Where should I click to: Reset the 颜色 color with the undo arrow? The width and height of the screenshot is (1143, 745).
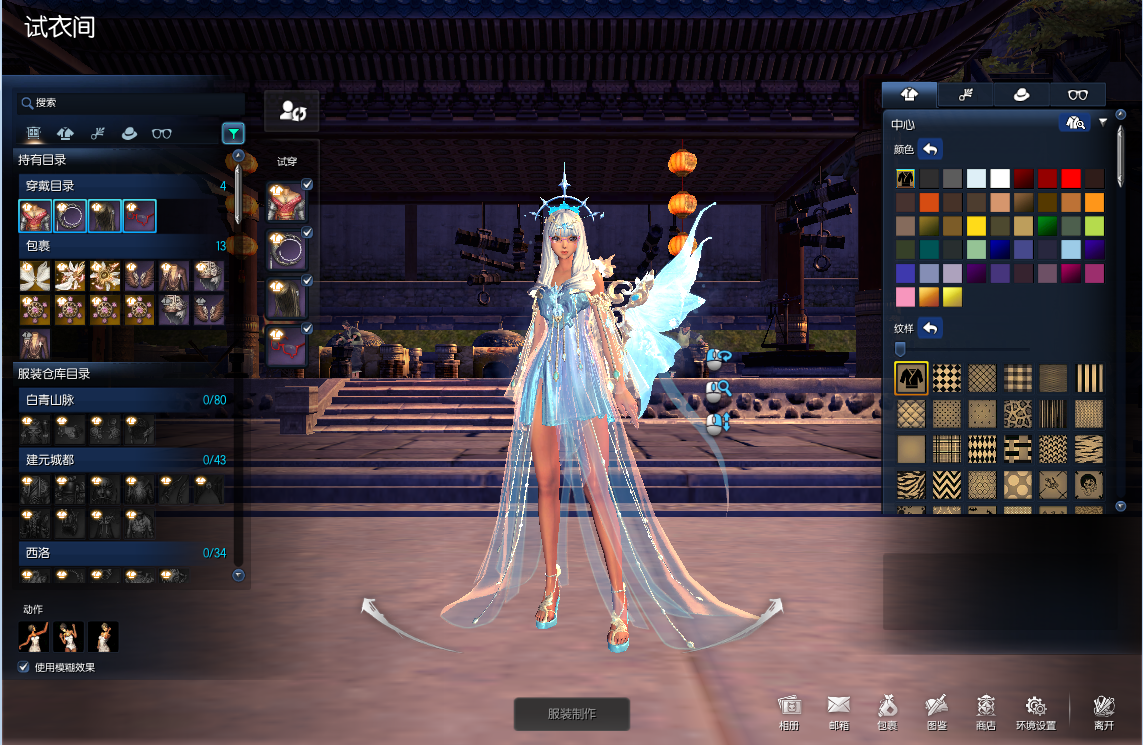[930, 150]
